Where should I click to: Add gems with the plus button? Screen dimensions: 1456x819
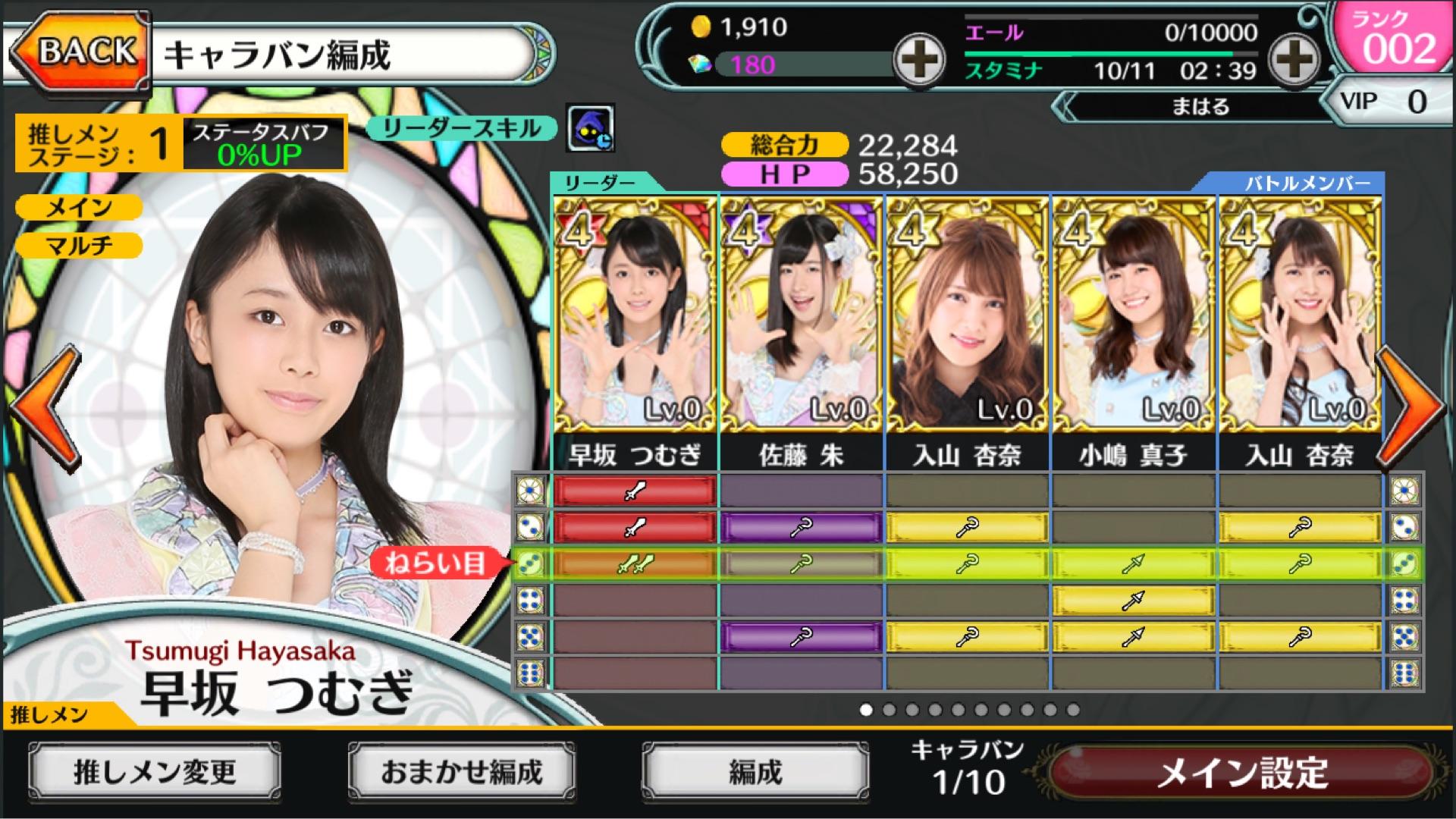(918, 60)
